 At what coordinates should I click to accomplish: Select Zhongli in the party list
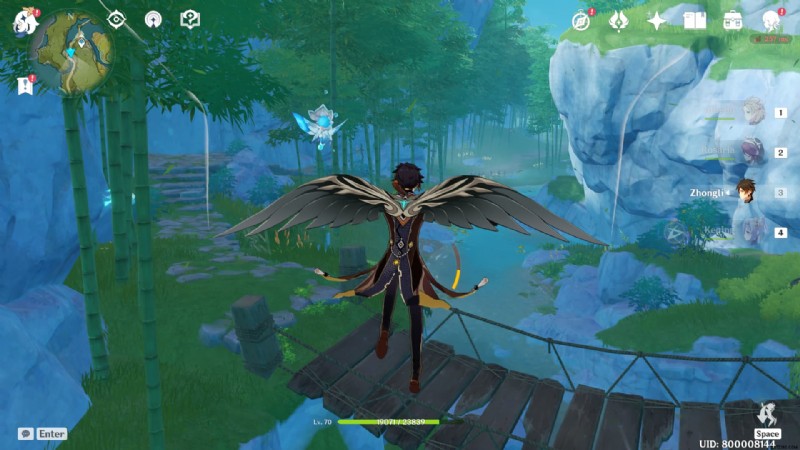click(746, 192)
